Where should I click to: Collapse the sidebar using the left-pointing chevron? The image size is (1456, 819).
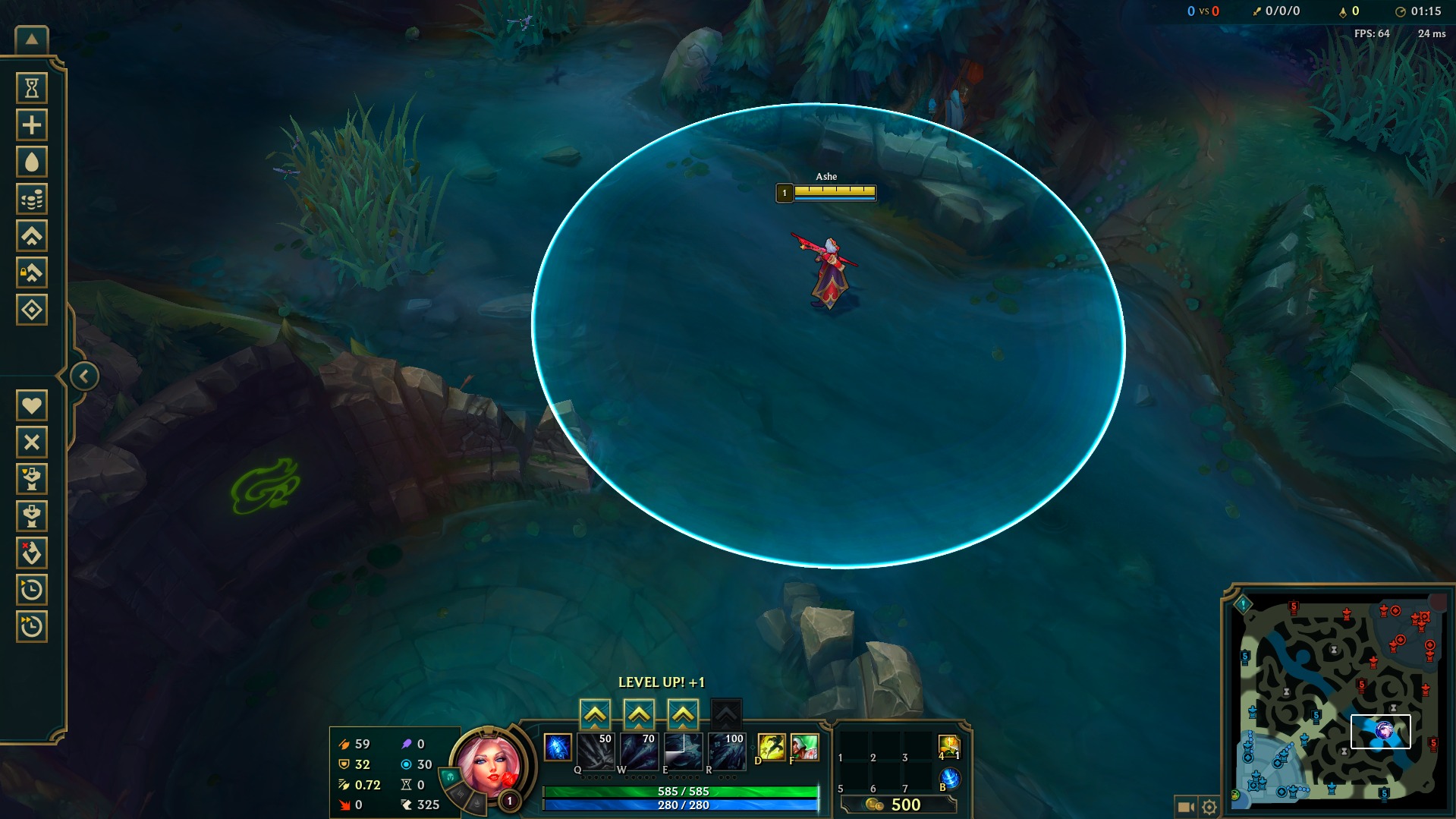click(x=83, y=375)
